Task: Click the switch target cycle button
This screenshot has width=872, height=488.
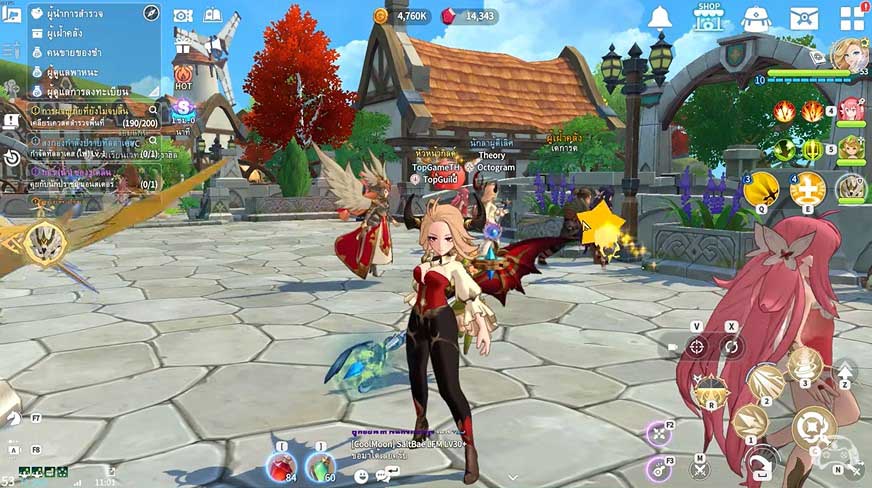Action: tap(731, 347)
